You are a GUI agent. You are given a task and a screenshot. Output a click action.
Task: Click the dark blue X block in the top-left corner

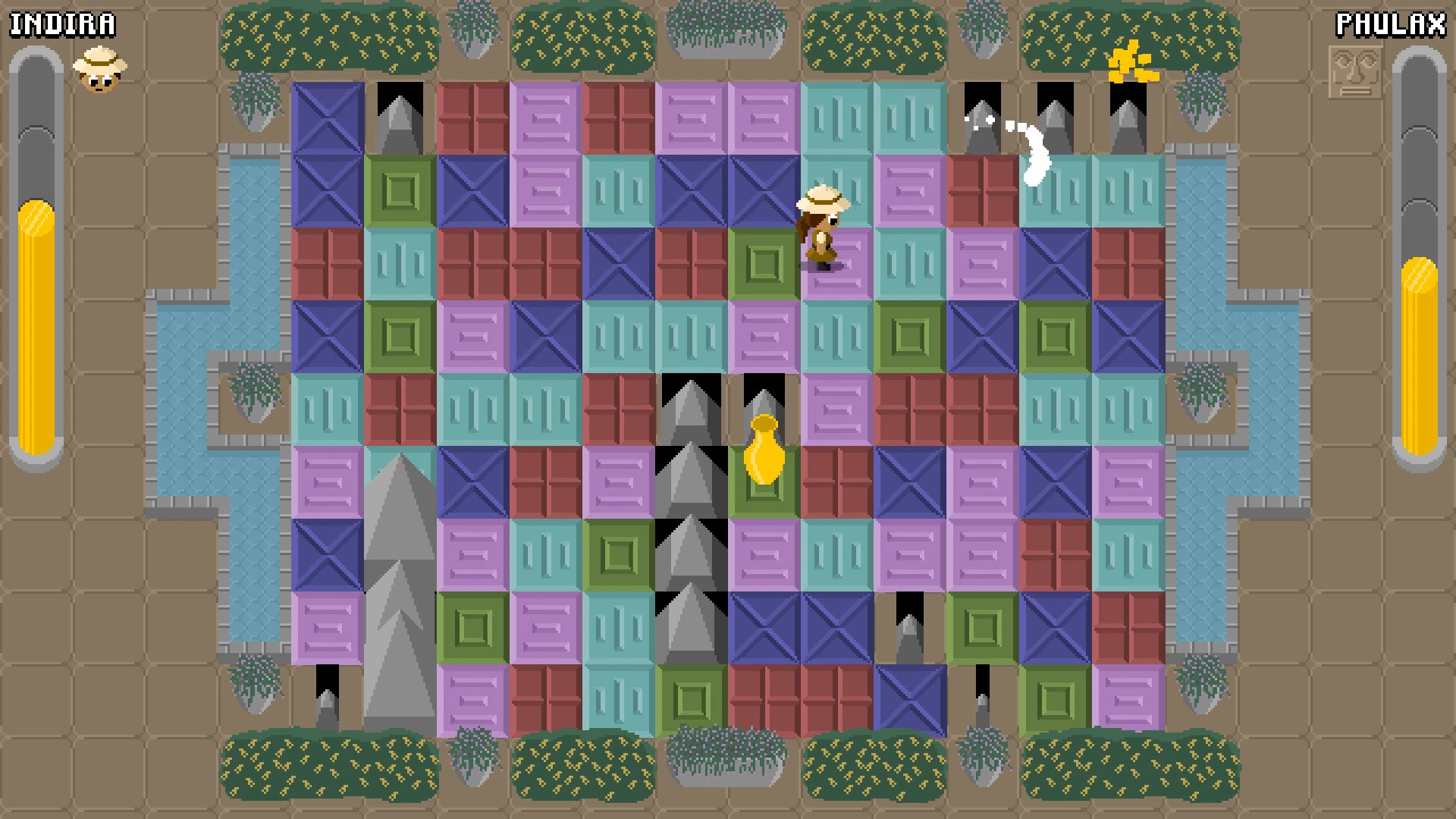328,118
